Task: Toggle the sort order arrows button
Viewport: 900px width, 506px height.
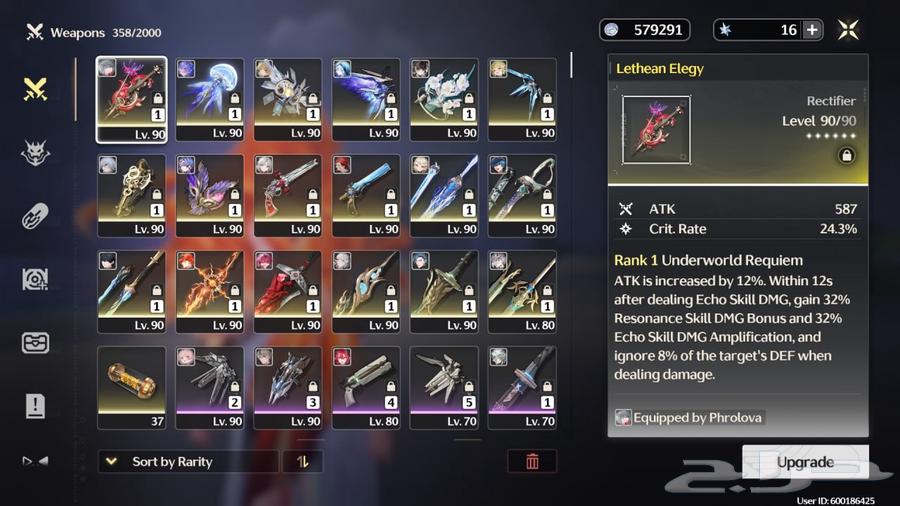Action: 303,462
